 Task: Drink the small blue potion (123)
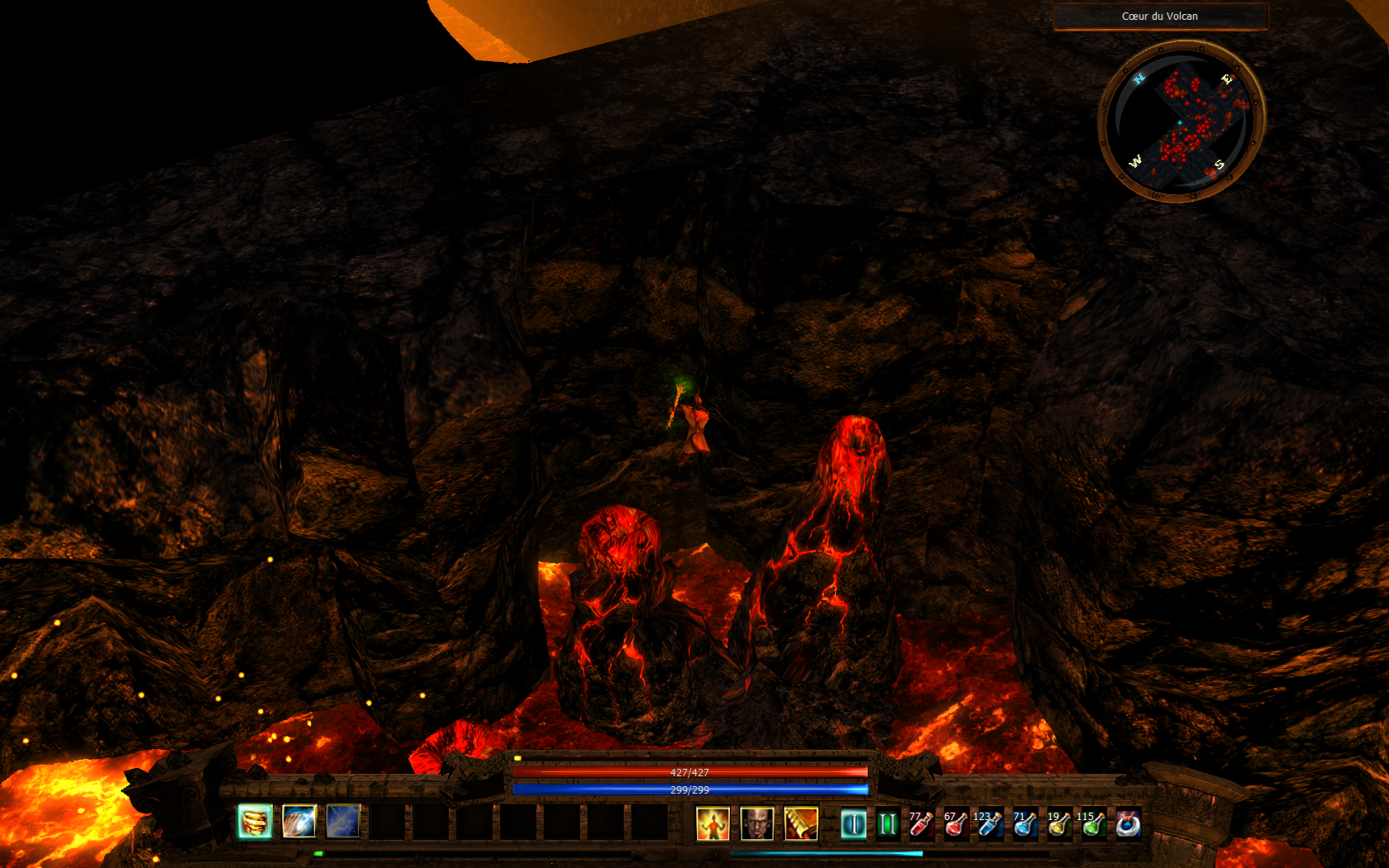(x=990, y=824)
